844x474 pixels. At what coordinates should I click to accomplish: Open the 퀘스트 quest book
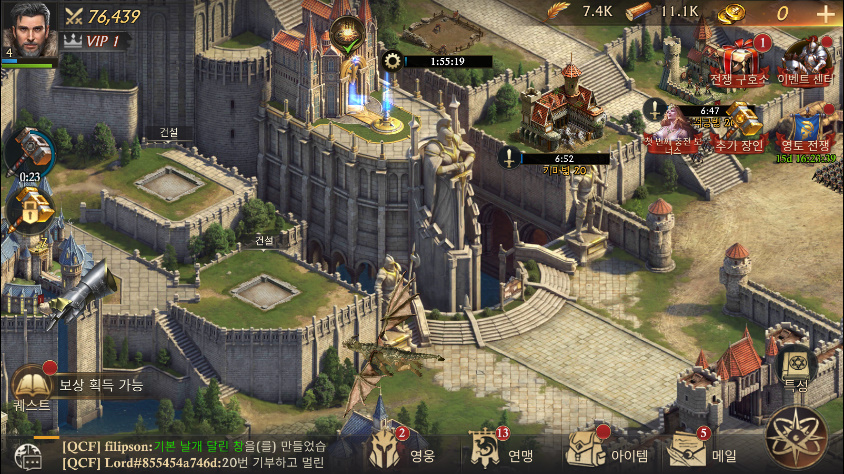coord(31,384)
